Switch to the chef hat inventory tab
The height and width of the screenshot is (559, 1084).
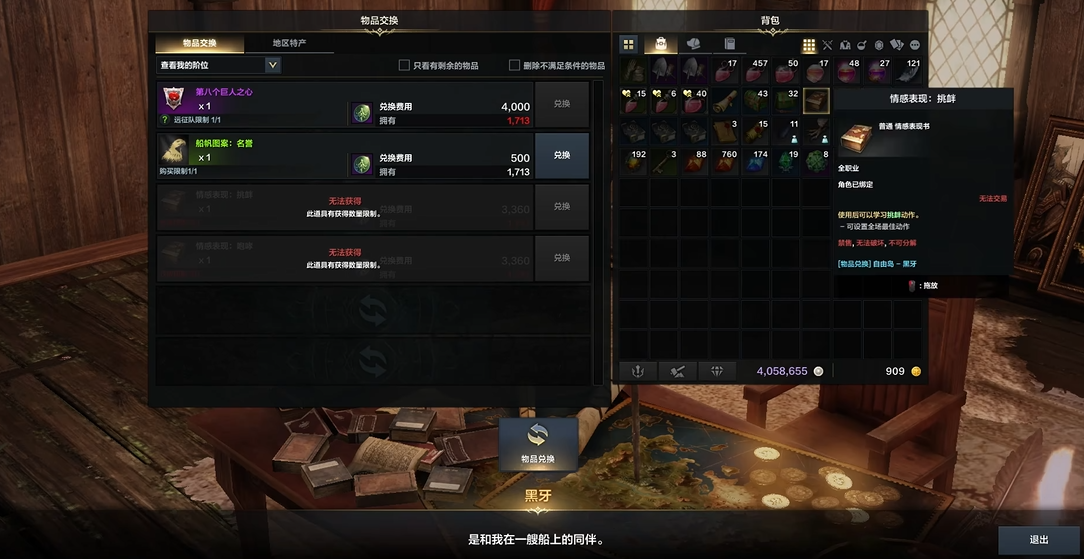coord(695,44)
